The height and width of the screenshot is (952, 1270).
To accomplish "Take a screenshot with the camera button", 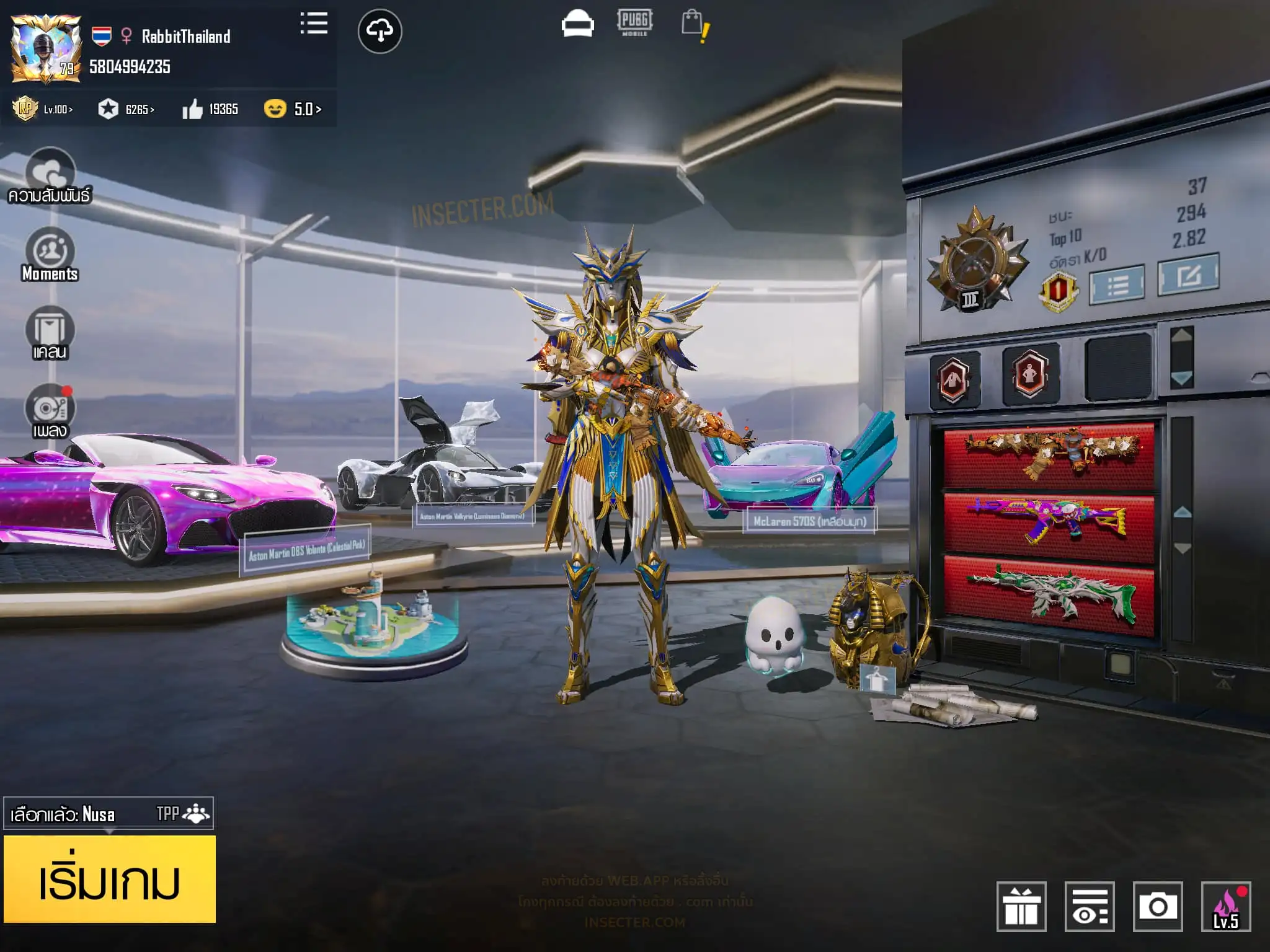I will point(1157,906).
